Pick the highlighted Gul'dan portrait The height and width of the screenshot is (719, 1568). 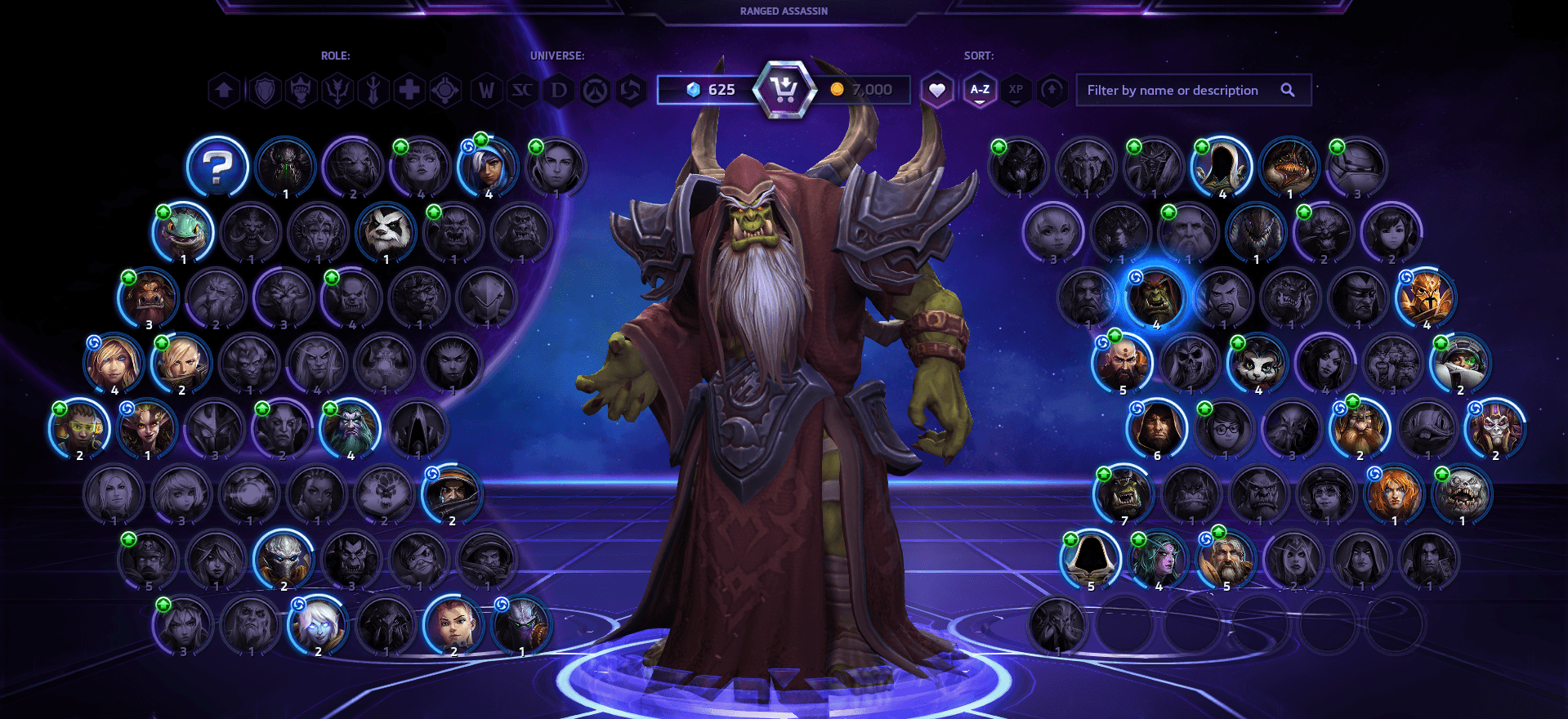coord(1155,298)
